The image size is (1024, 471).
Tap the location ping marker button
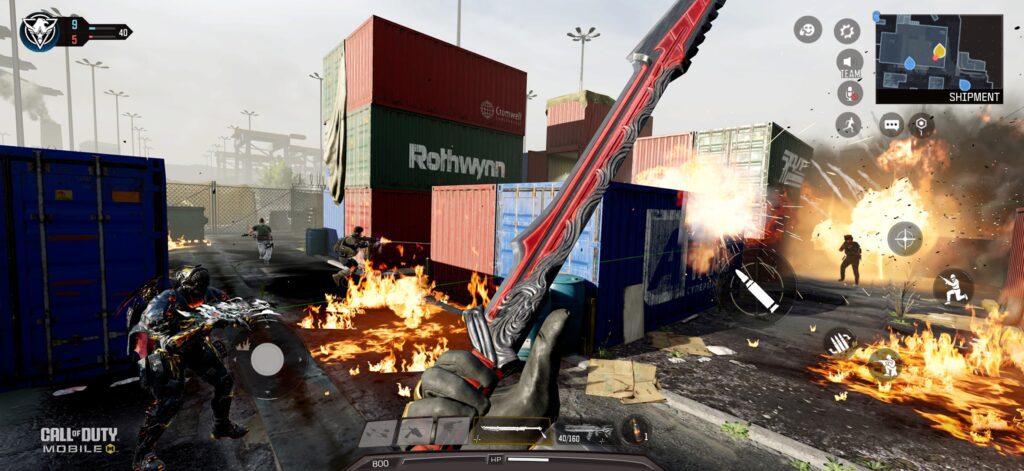click(921, 125)
